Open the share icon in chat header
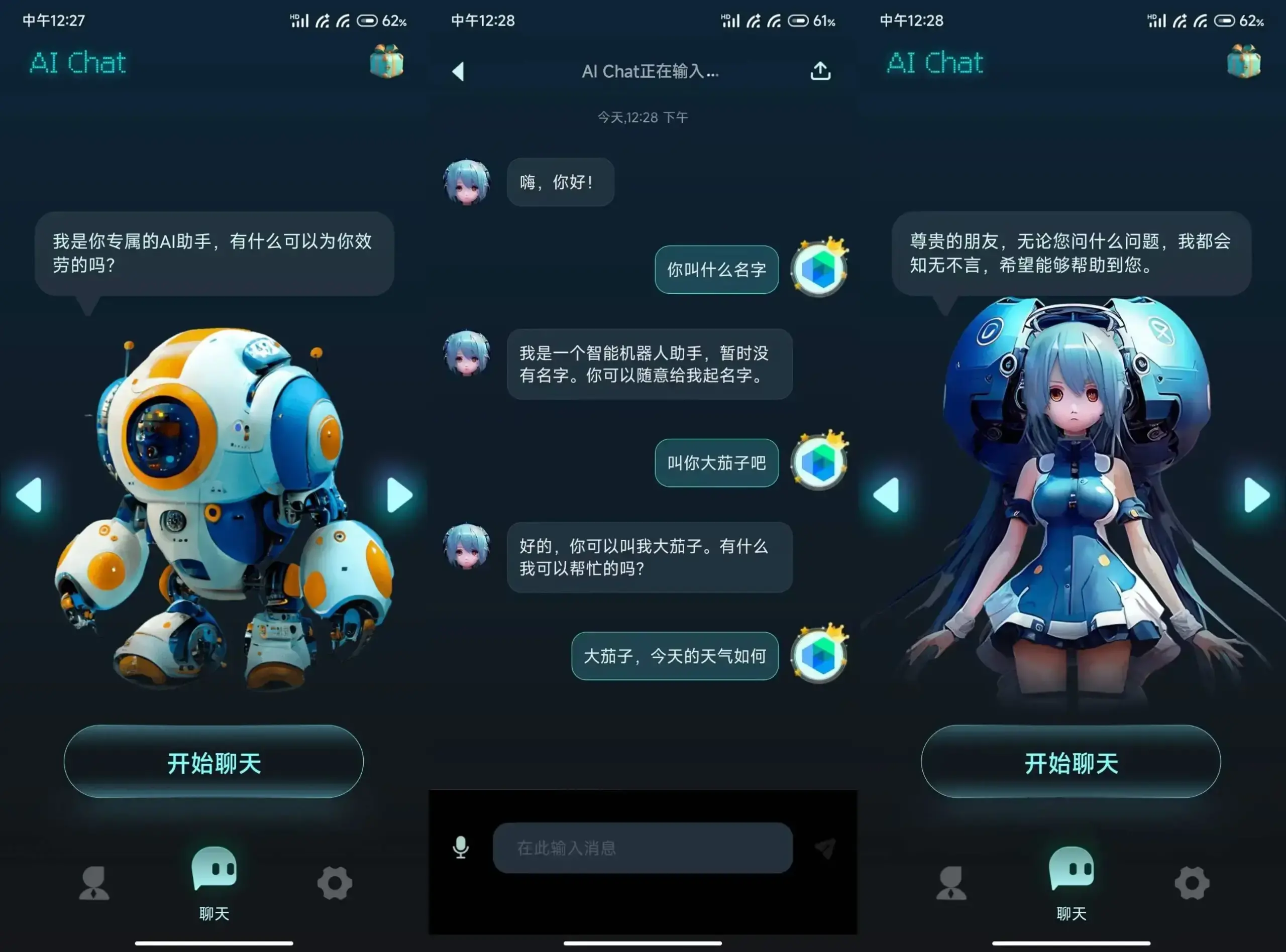This screenshot has height=952, width=1286. 821,70
